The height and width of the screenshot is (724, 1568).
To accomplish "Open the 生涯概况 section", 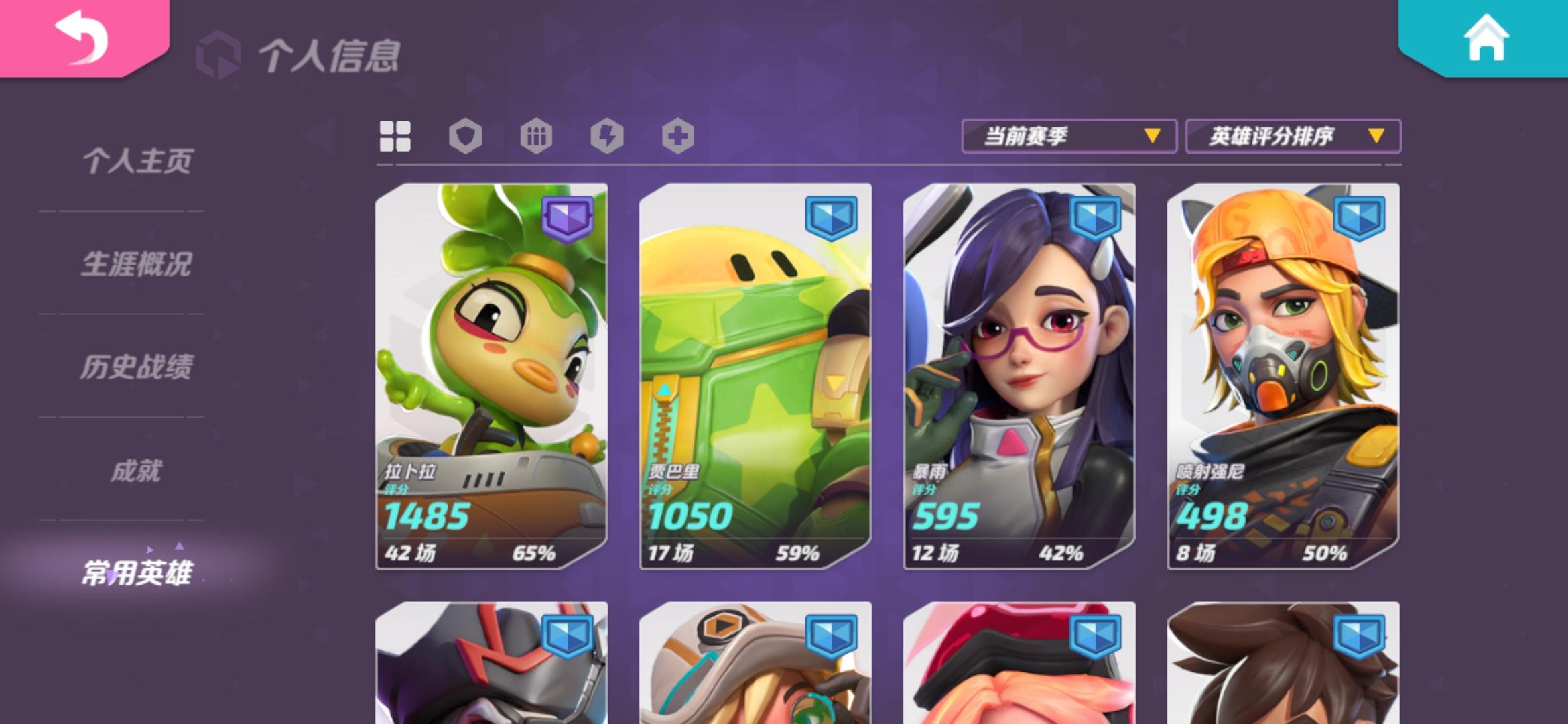I will point(137,265).
